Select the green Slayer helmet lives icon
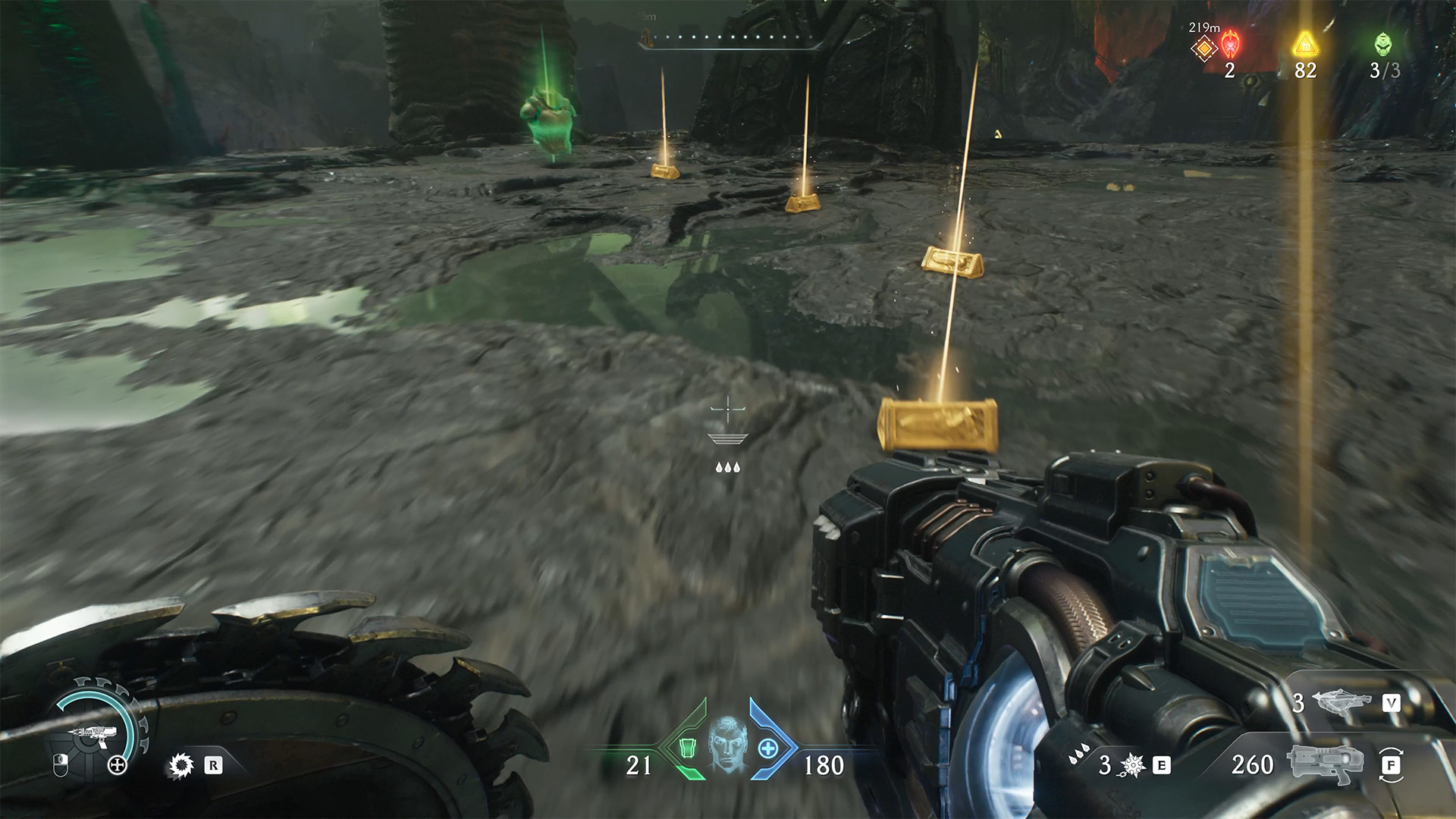This screenshot has width=1456, height=819. (x=1383, y=44)
